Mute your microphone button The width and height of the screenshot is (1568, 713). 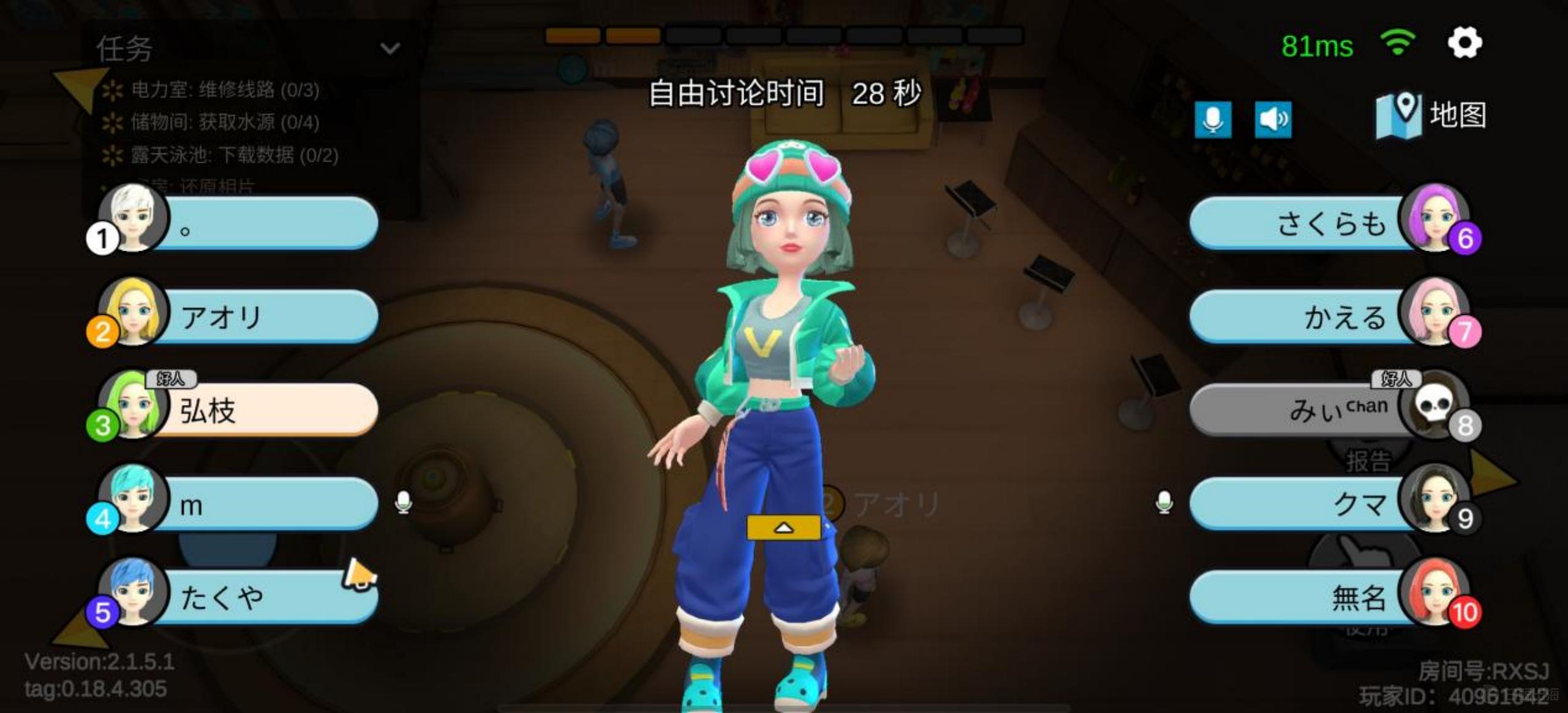click(1213, 120)
